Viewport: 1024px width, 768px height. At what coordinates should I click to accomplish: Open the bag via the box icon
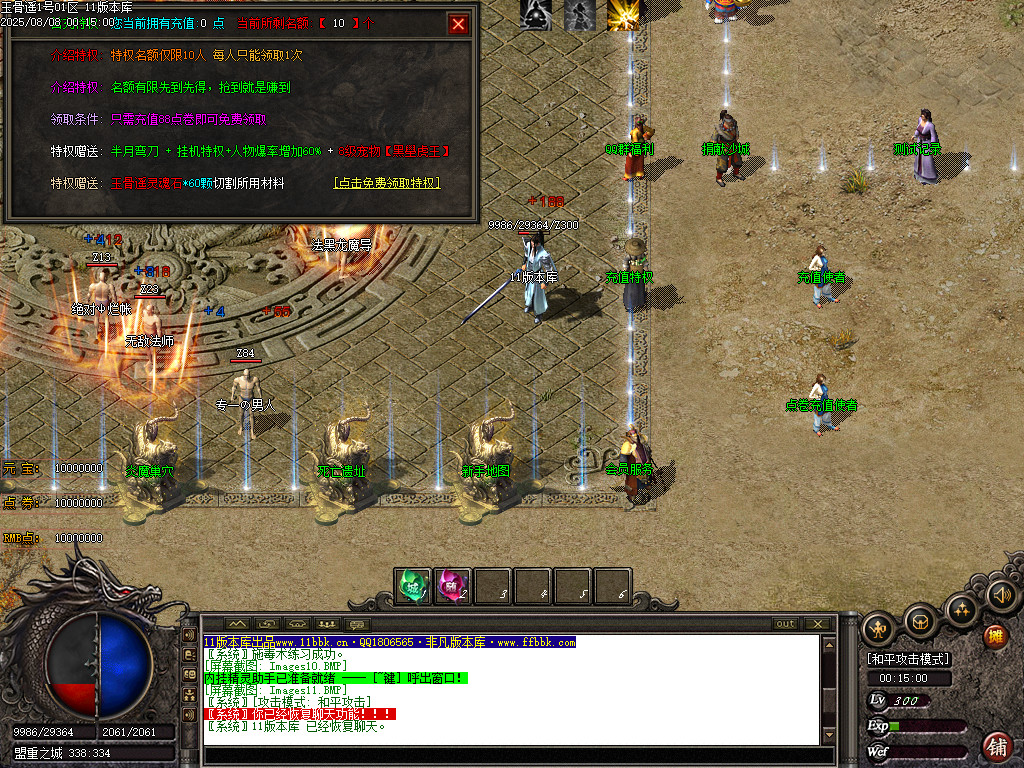pos(919,621)
